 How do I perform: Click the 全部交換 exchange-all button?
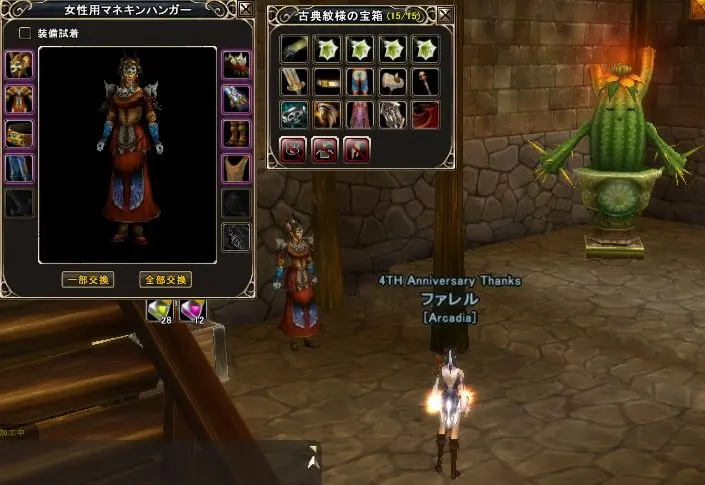tap(164, 279)
